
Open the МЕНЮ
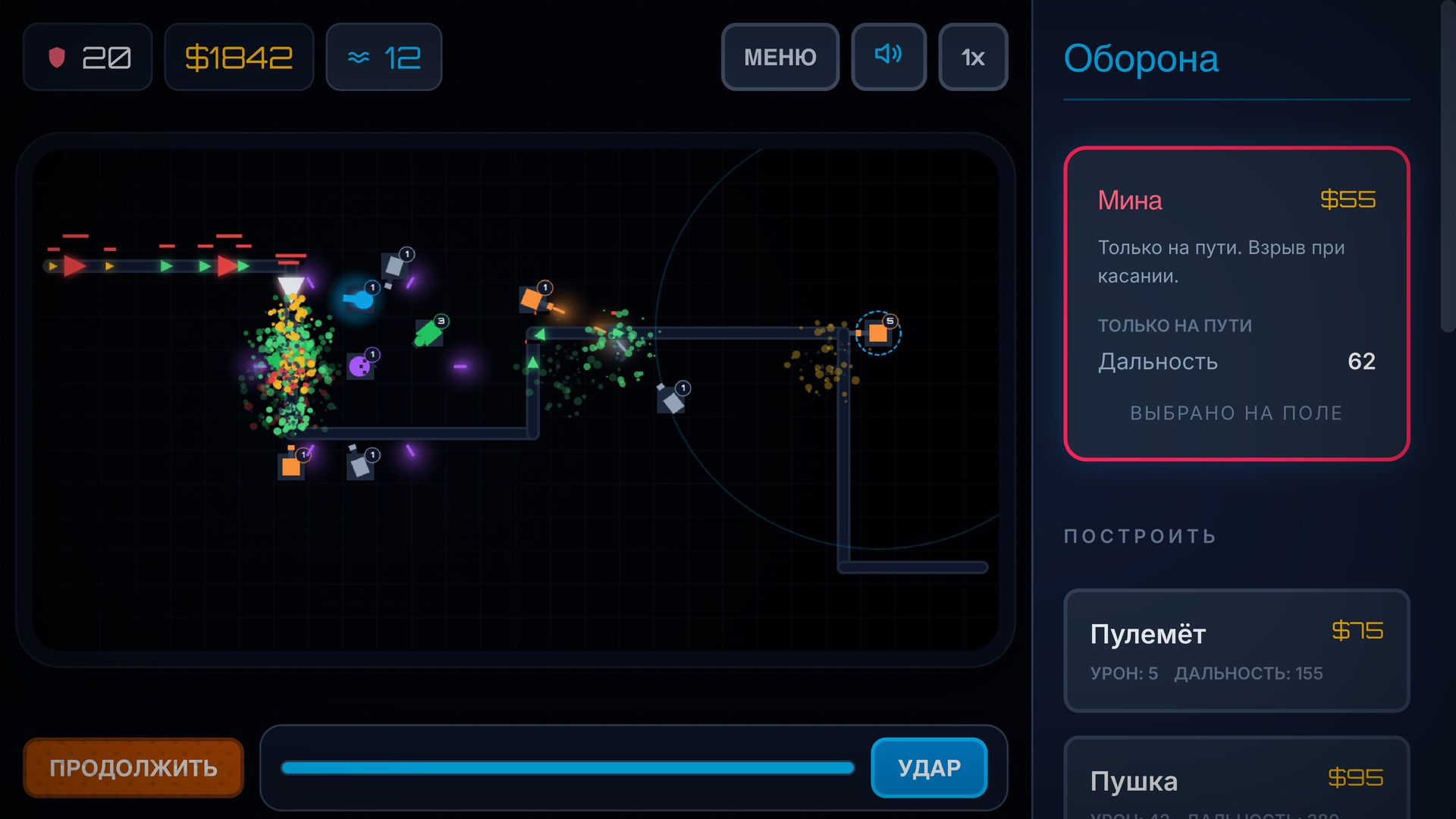[x=780, y=57]
